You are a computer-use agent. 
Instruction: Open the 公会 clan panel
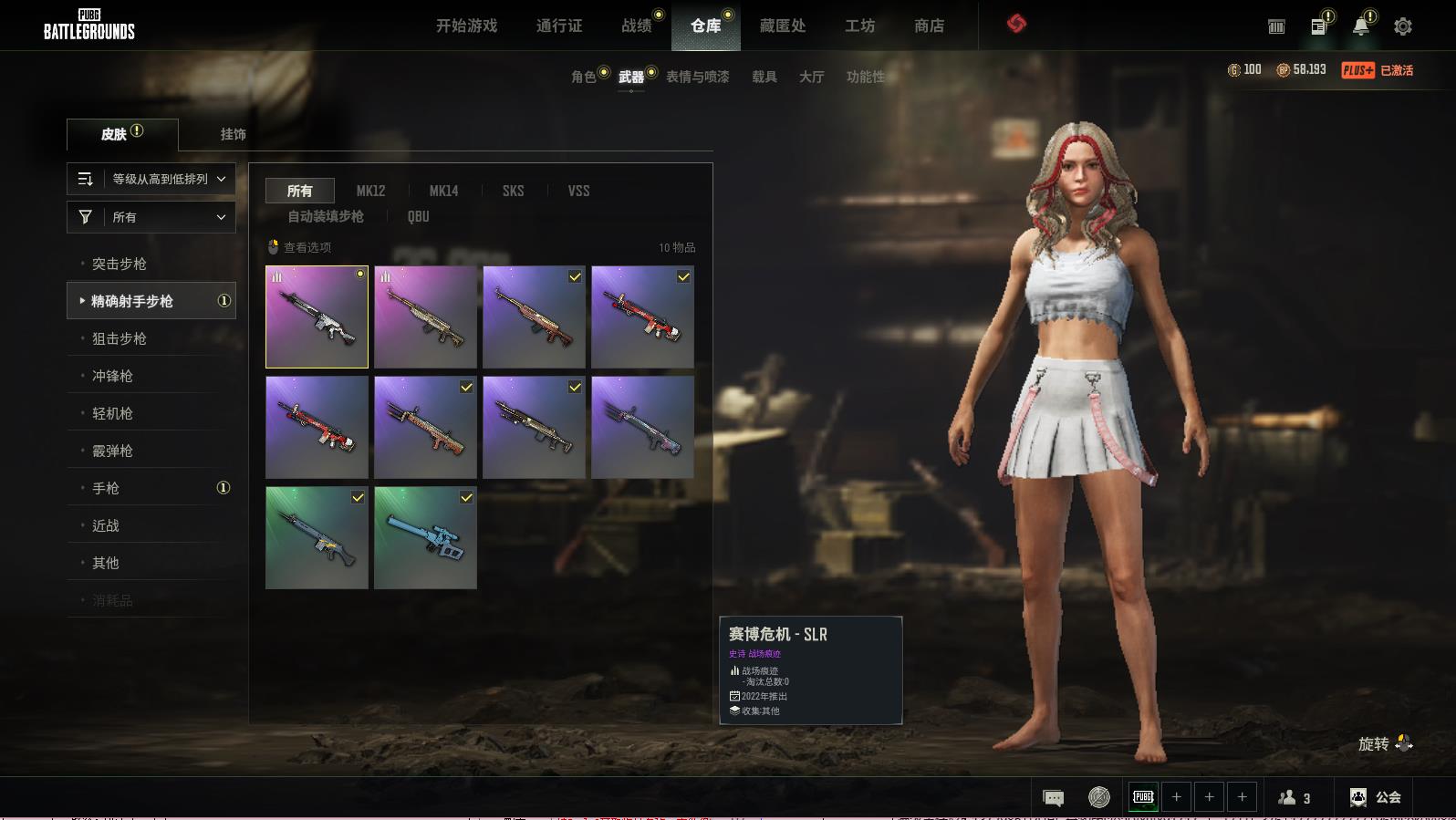pyautogui.click(x=1376, y=797)
